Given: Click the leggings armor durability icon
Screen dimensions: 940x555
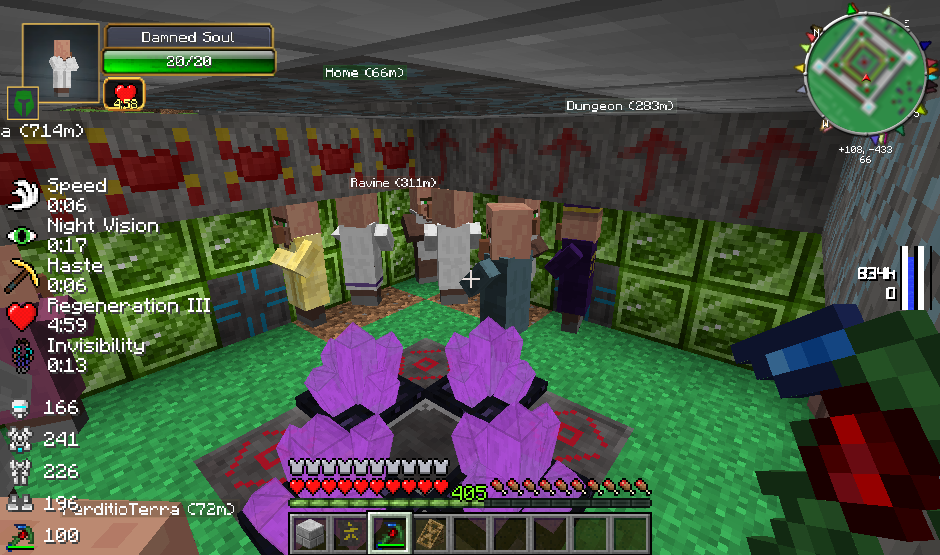Looking at the screenshot, I should (x=19, y=471).
